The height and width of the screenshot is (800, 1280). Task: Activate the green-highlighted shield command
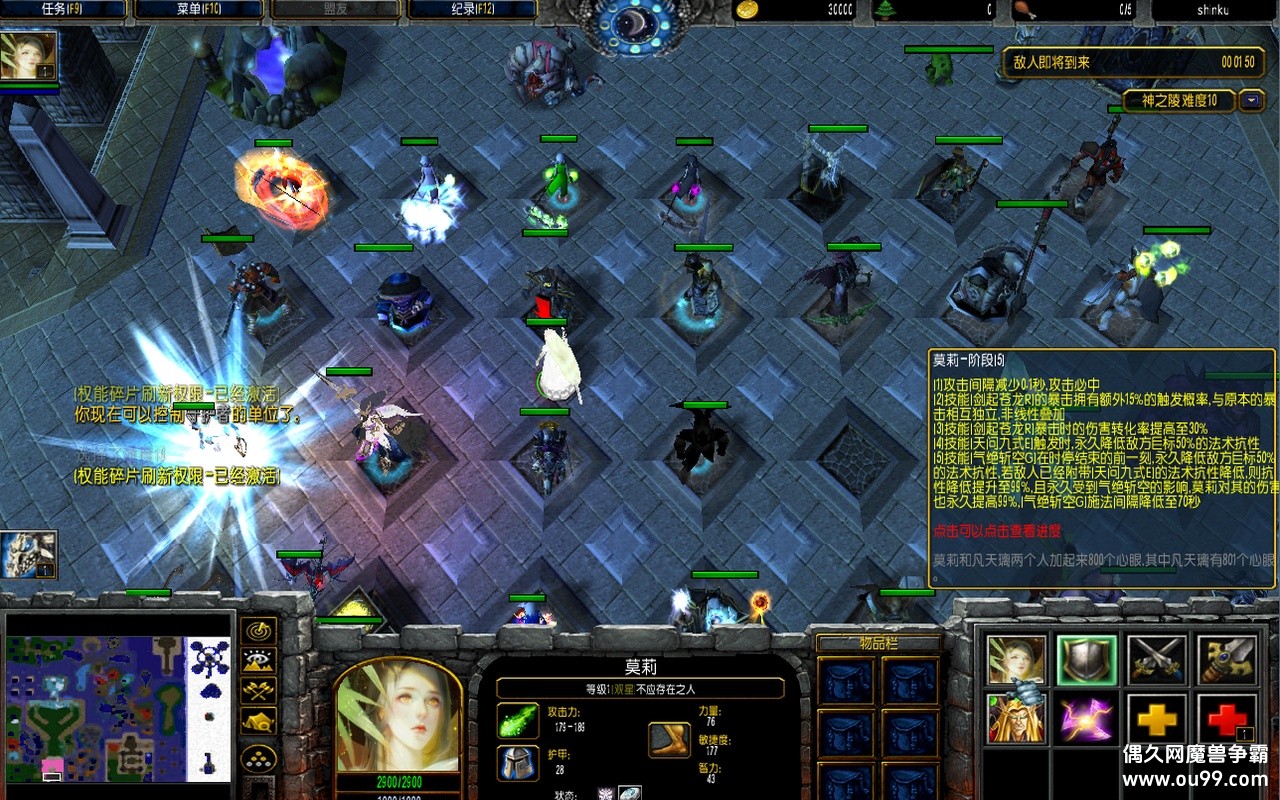(1087, 659)
